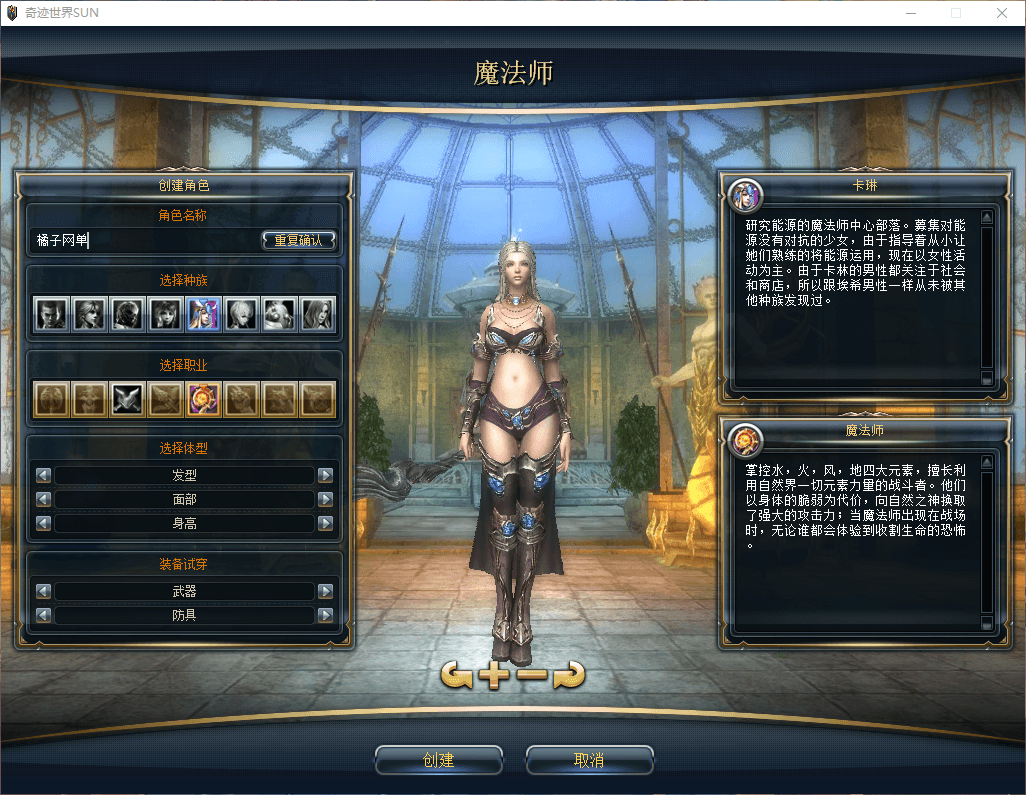The height and width of the screenshot is (795, 1026).
Task: Show next 武器 weapon preview
Action: tap(325, 591)
